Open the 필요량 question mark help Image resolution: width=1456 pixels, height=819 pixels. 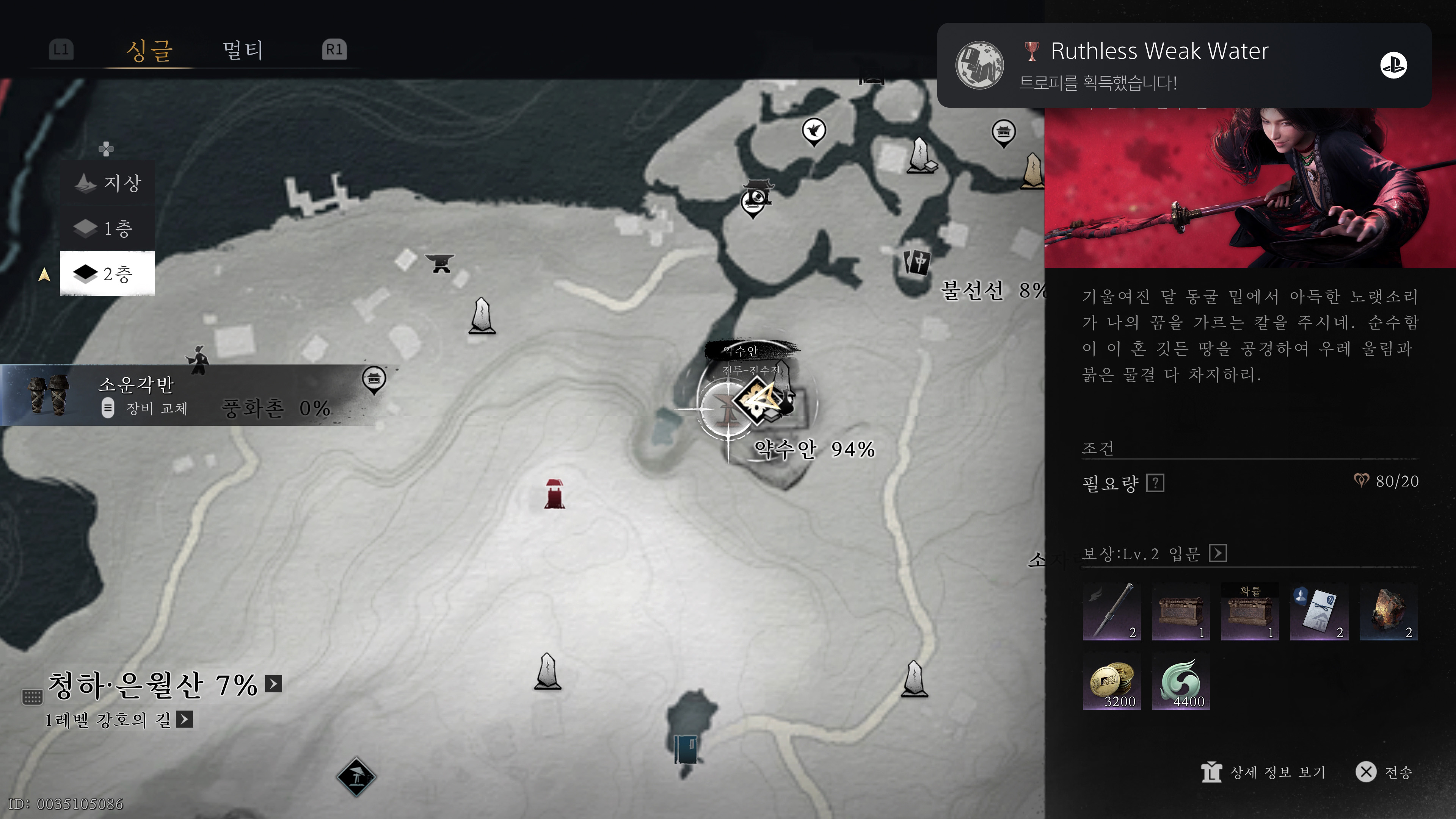point(1155,483)
